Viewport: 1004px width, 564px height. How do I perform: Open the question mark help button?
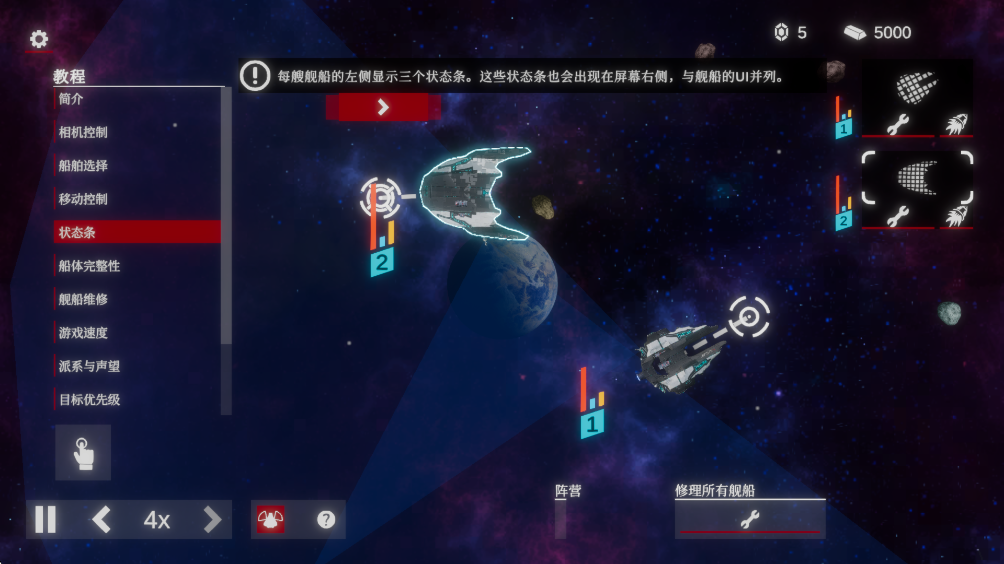326,520
